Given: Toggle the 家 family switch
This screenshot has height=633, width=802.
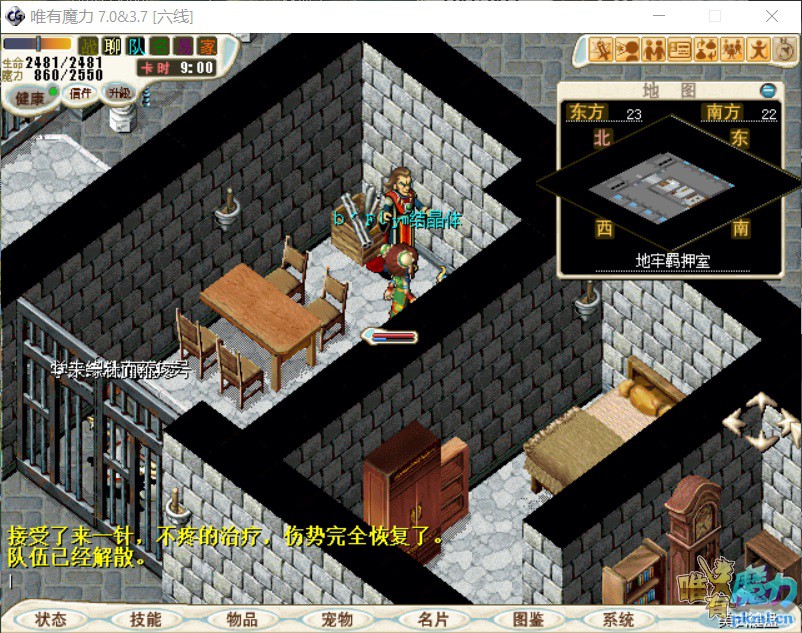Looking at the screenshot, I should pos(206,46).
